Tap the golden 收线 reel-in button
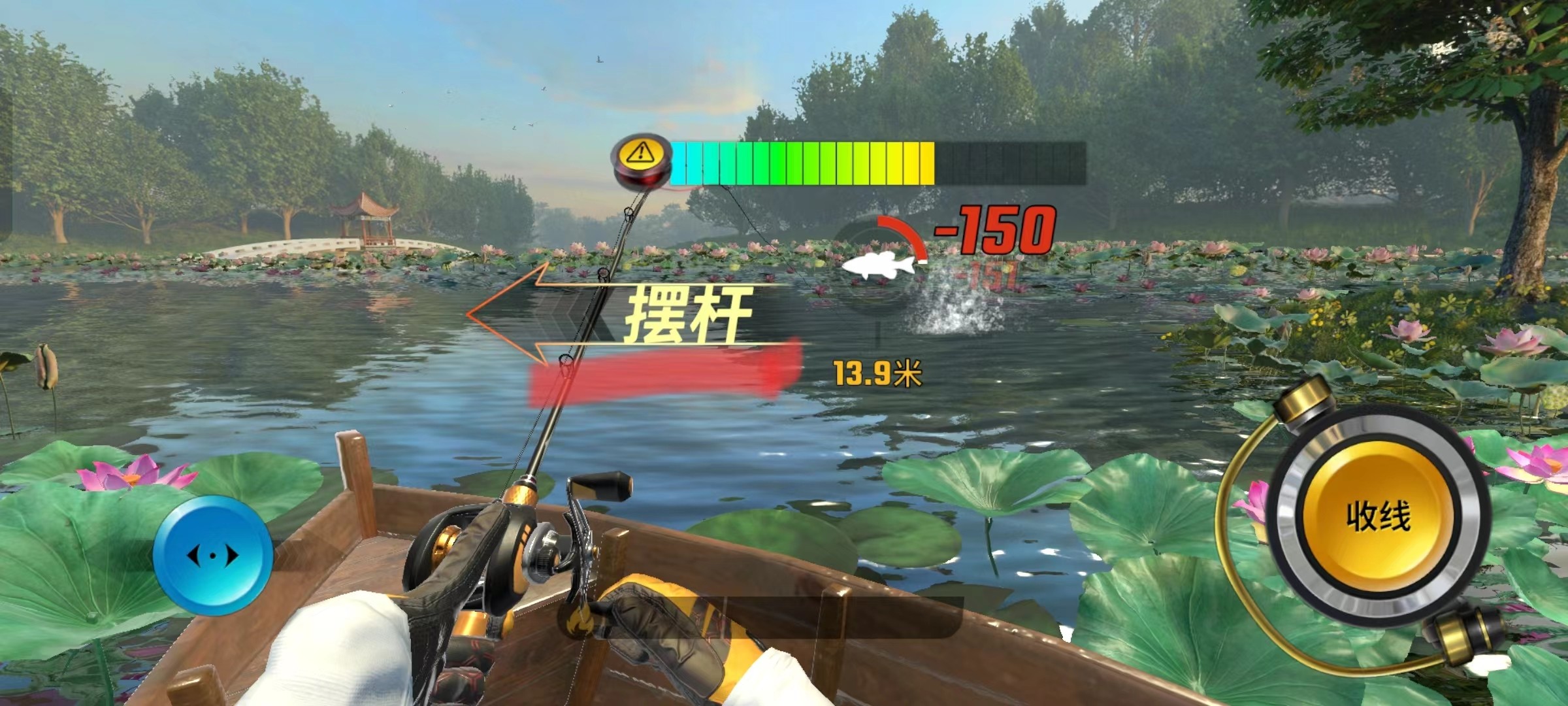The height and width of the screenshot is (706, 1568). tap(1378, 516)
